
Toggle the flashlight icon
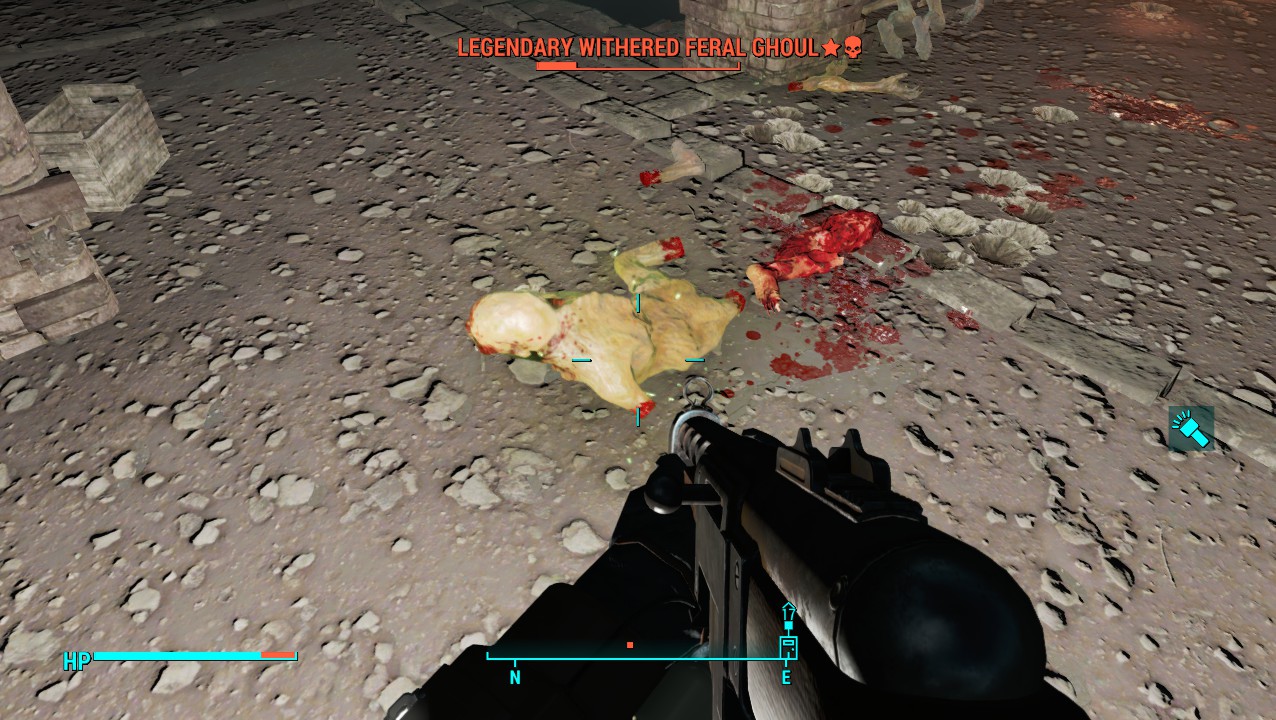point(1190,428)
